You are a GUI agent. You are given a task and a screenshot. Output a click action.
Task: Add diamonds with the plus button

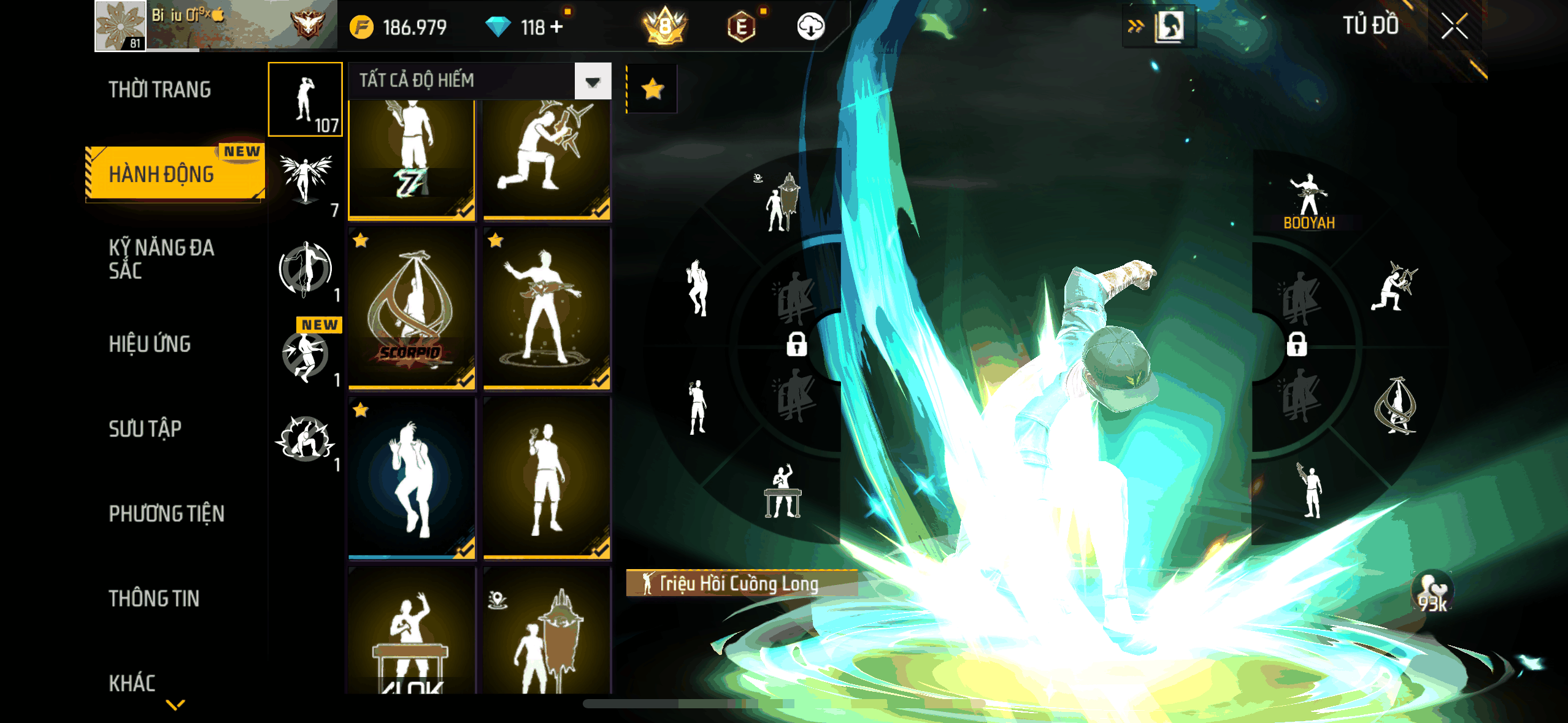point(556,27)
